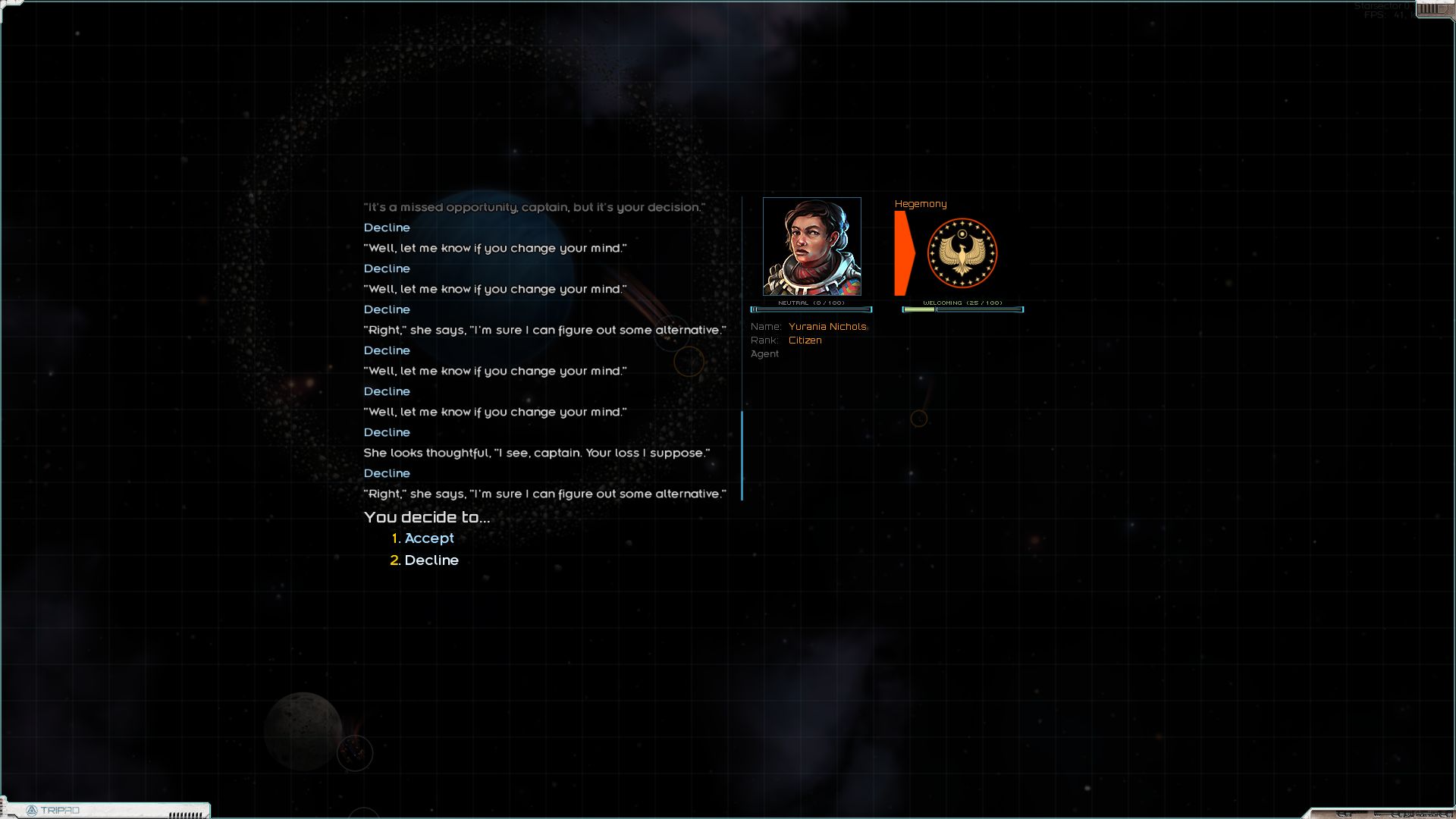Click the Citizen rank label
This screenshot has height=819, width=1456.
(x=805, y=340)
